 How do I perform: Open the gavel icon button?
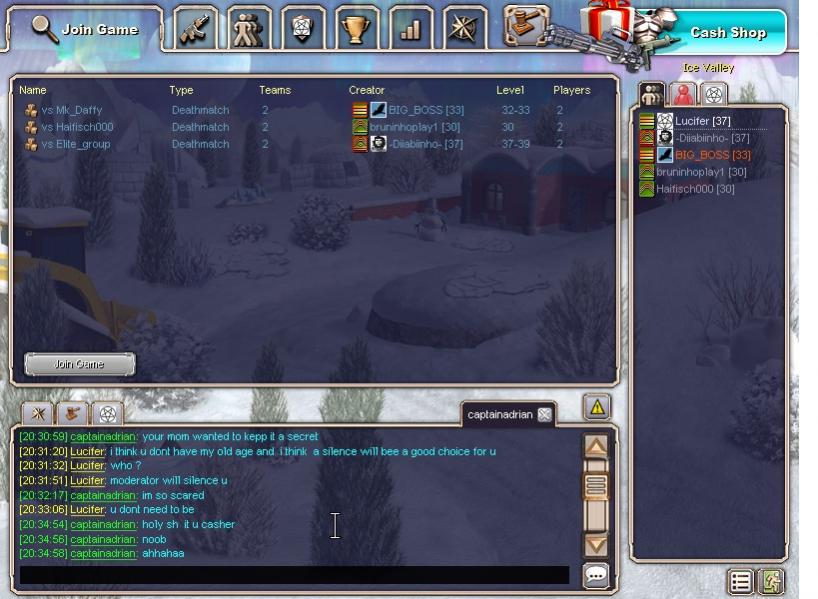tap(525, 26)
